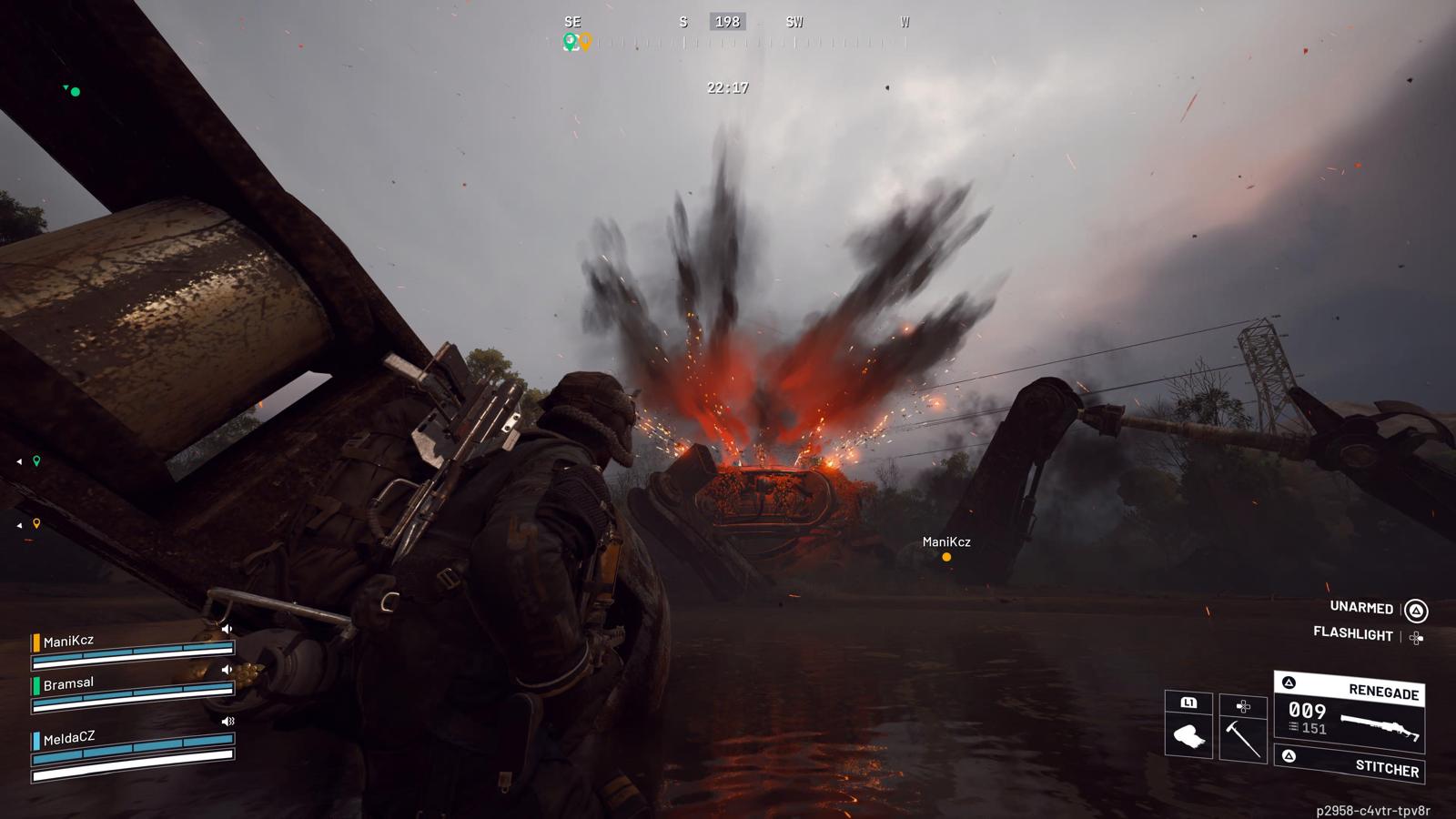This screenshot has height=819, width=1456.
Task: Choose the pickaxe tool slot
Action: click(x=1243, y=733)
